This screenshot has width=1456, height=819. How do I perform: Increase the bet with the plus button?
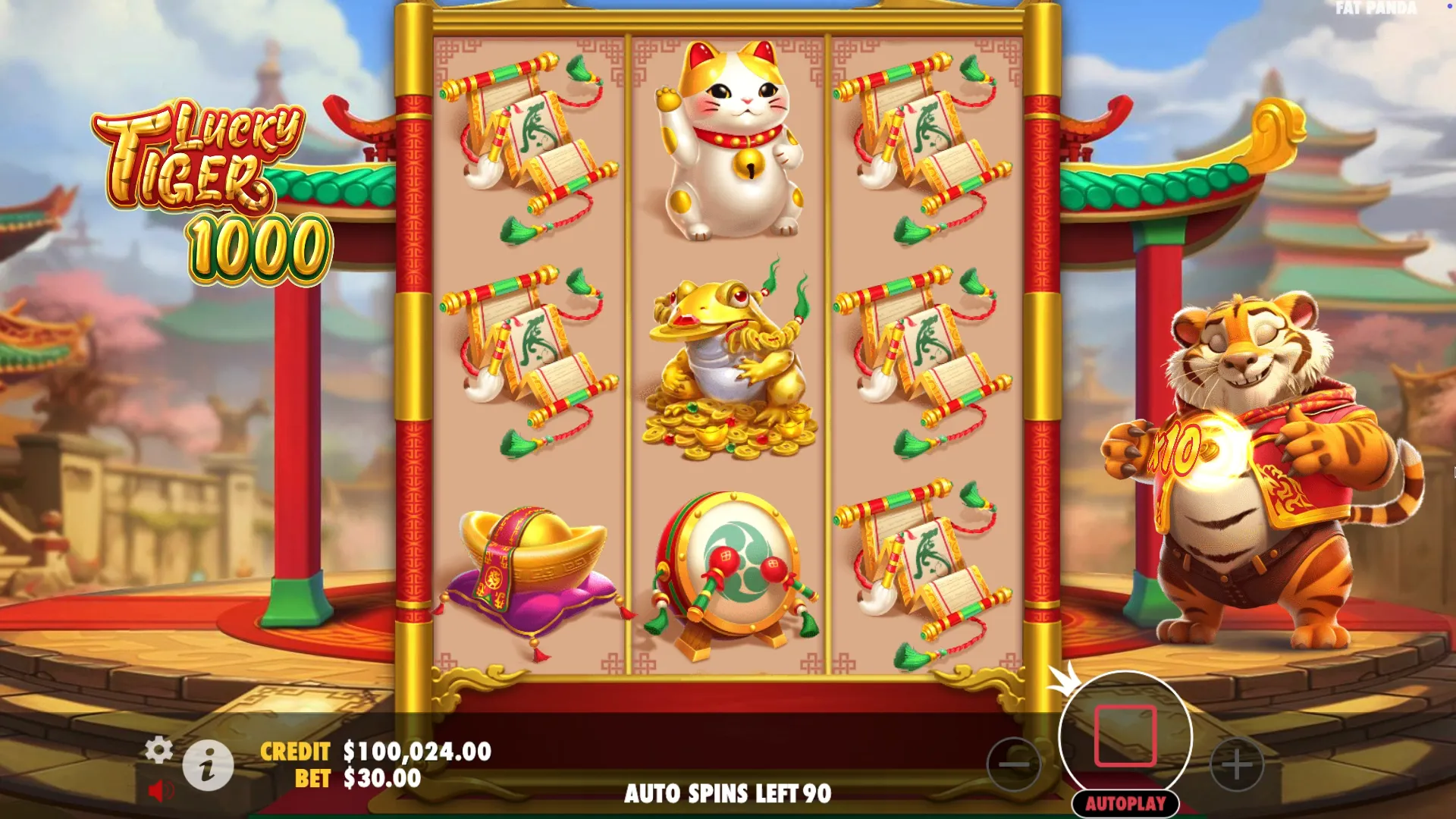[1237, 764]
